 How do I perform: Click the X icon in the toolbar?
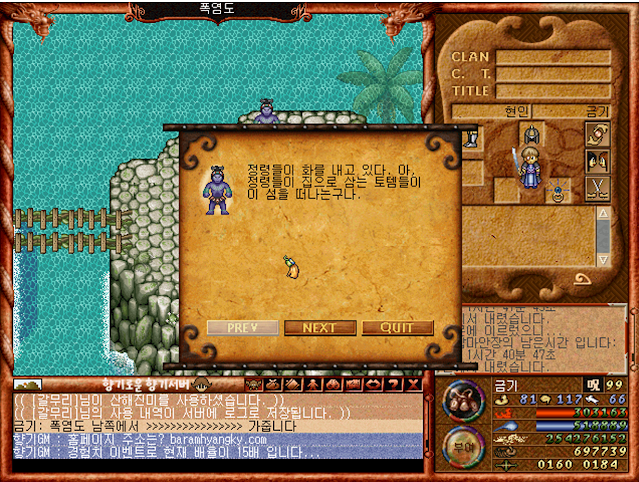pos(413,384)
